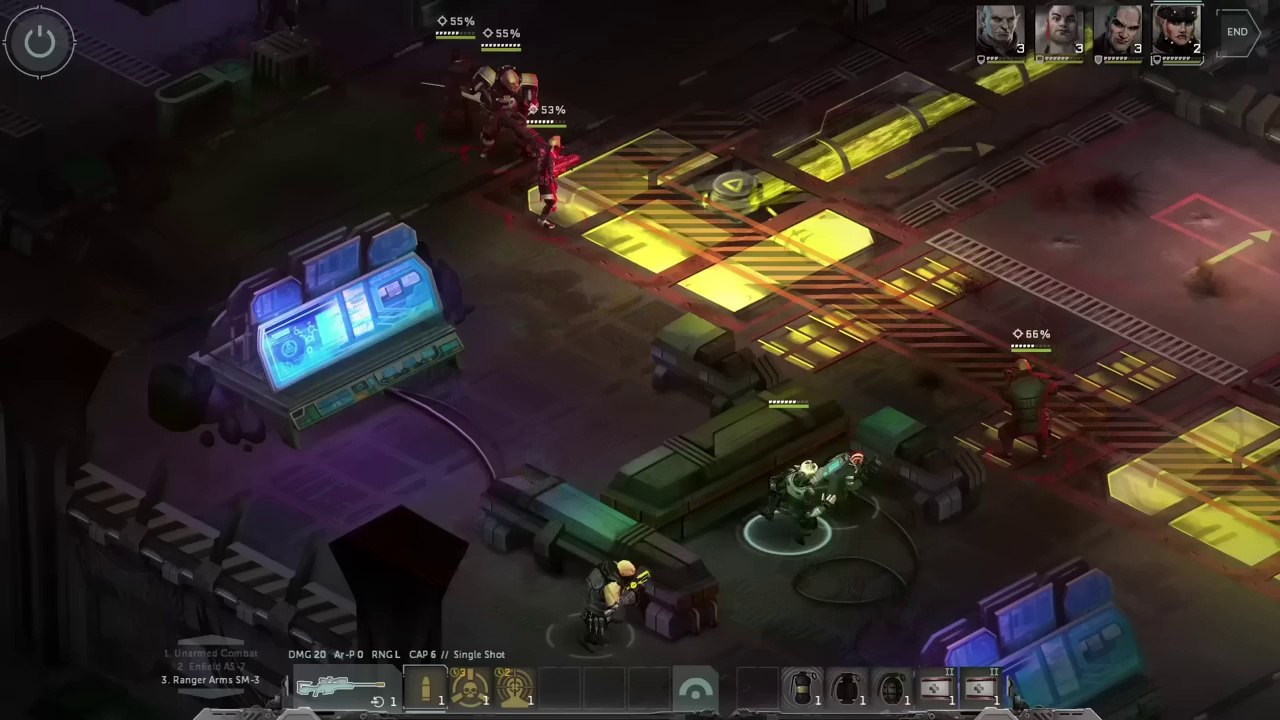Click the equipped sniper rifle weapon slot
The height and width of the screenshot is (720, 1280).
coord(342,688)
